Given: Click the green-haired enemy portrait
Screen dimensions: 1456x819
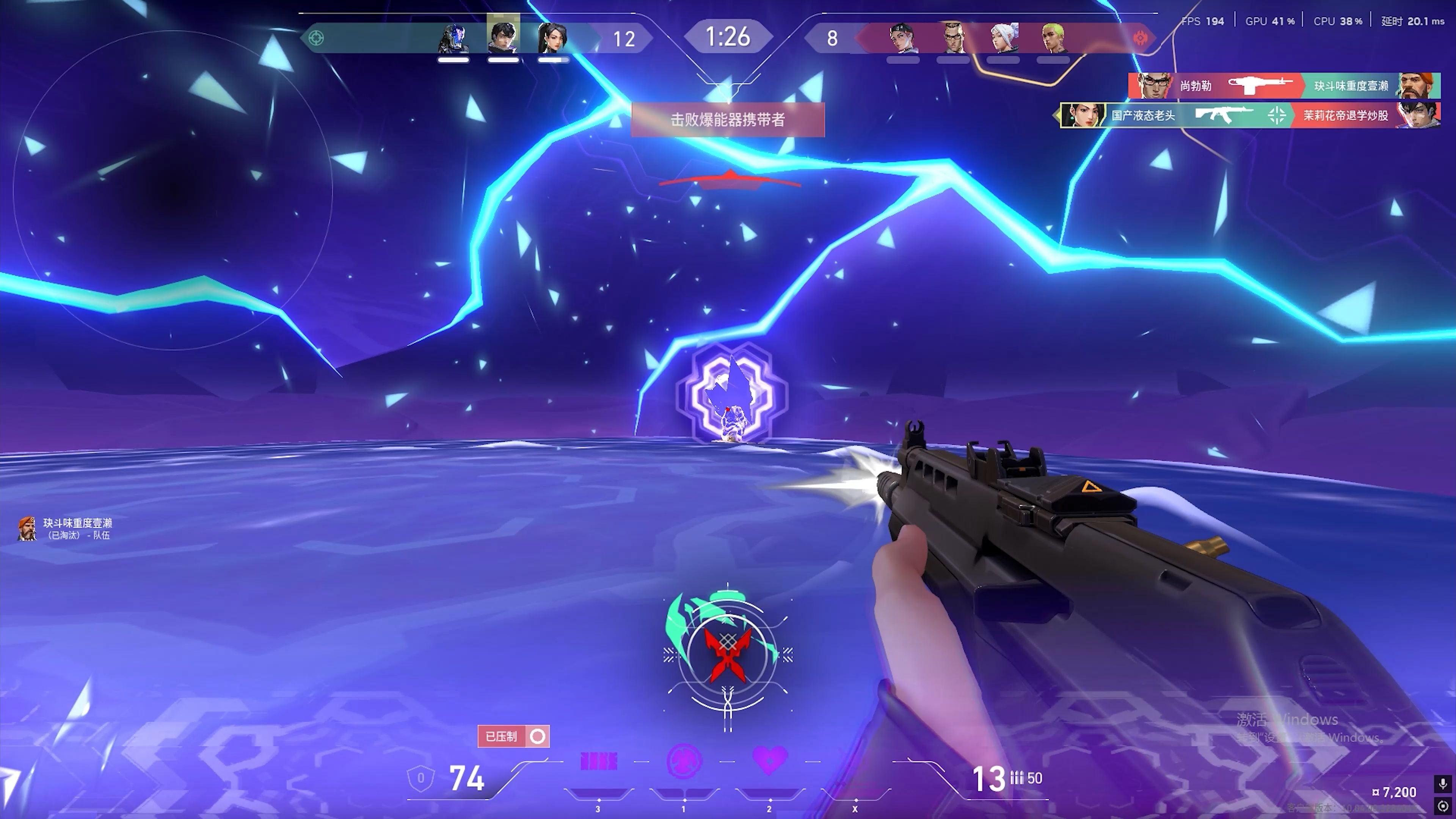Looking at the screenshot, I should (x=1053, y=38).
